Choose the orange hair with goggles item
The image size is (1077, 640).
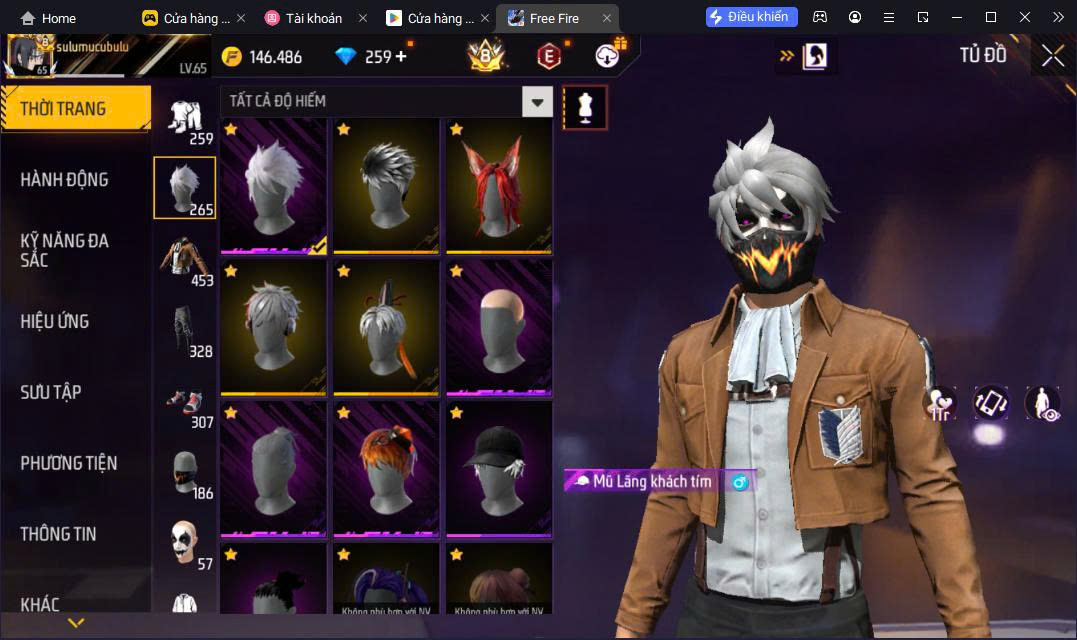386,469
